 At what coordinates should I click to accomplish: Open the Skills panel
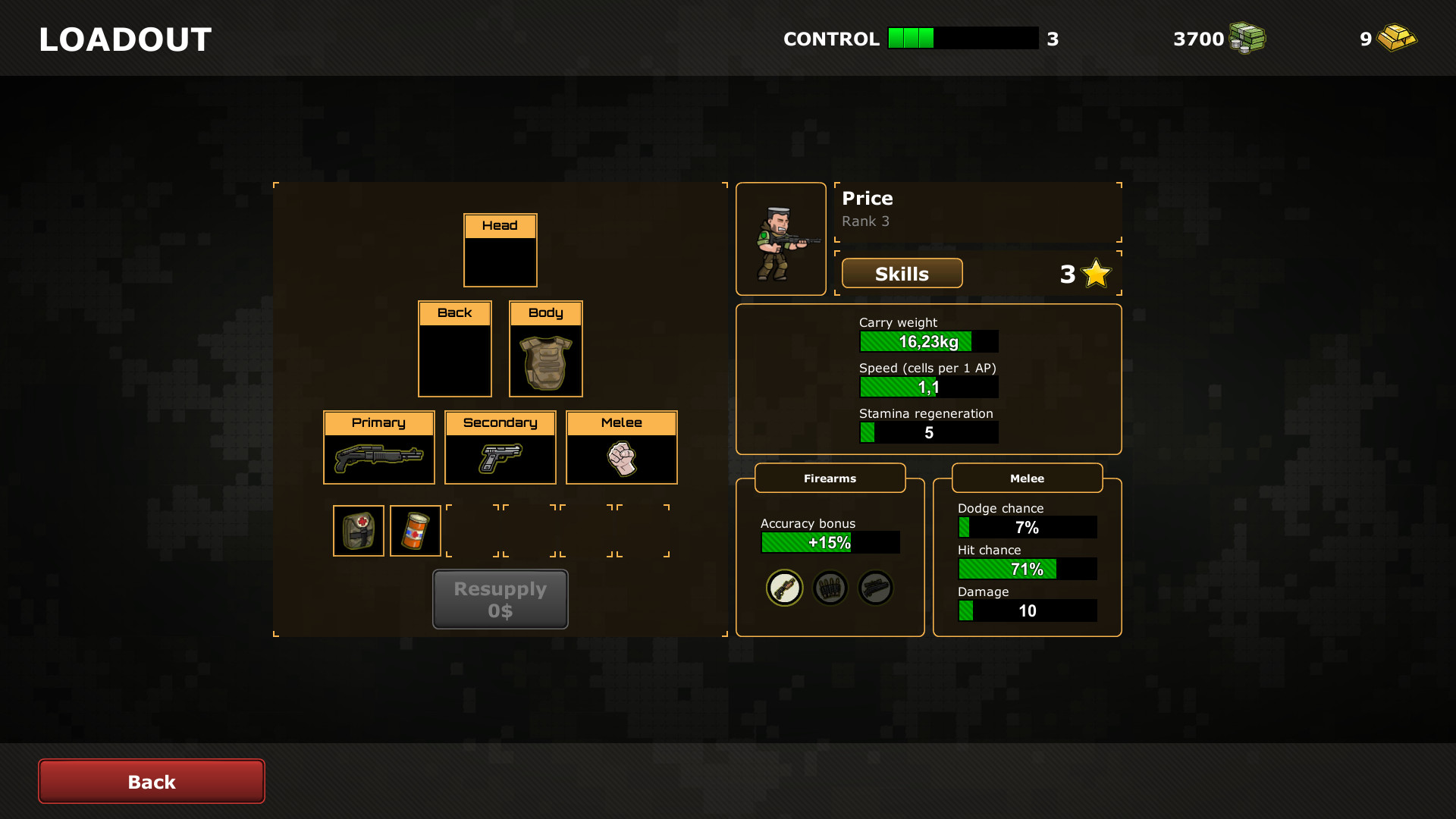point(902,273)
